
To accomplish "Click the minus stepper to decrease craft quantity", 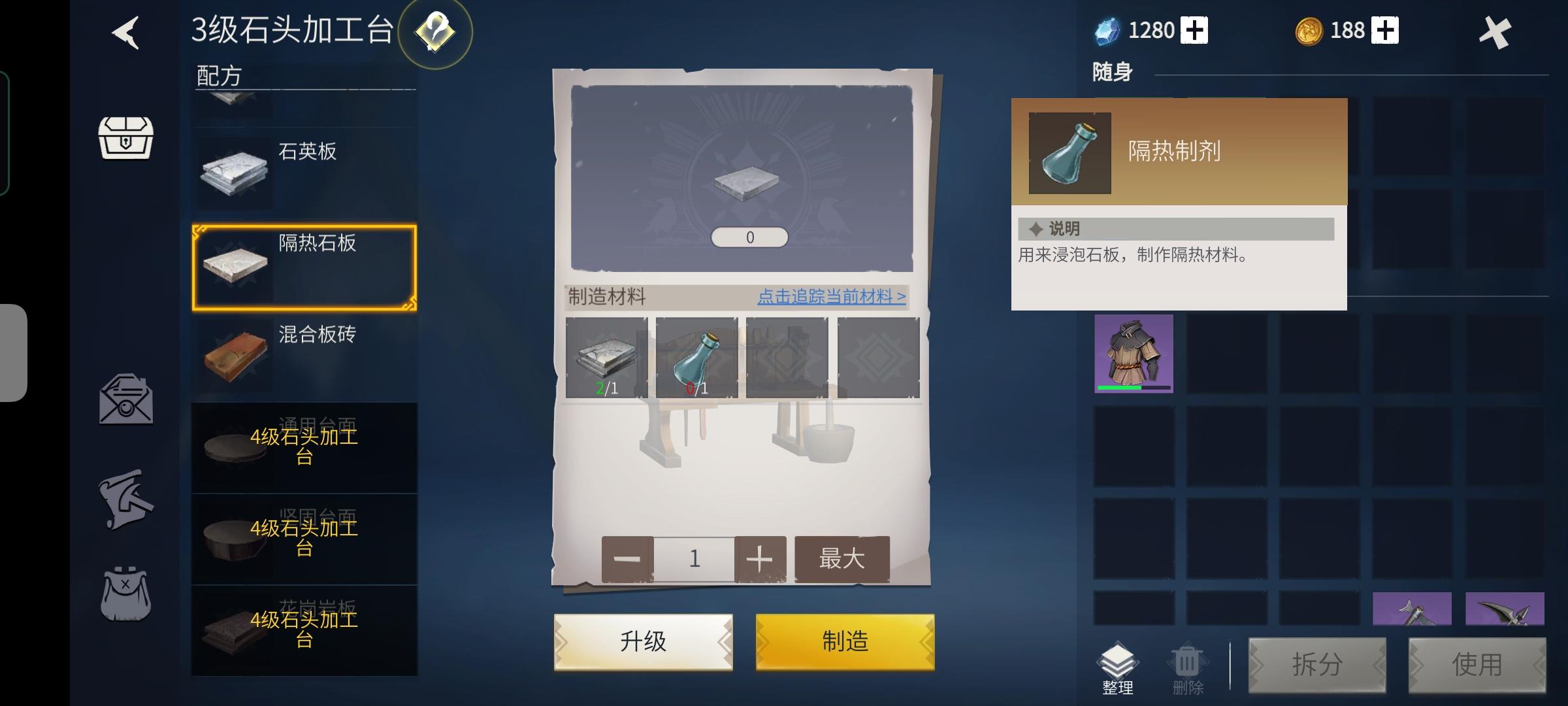I will pyautogui.click(x=627, y=559).
